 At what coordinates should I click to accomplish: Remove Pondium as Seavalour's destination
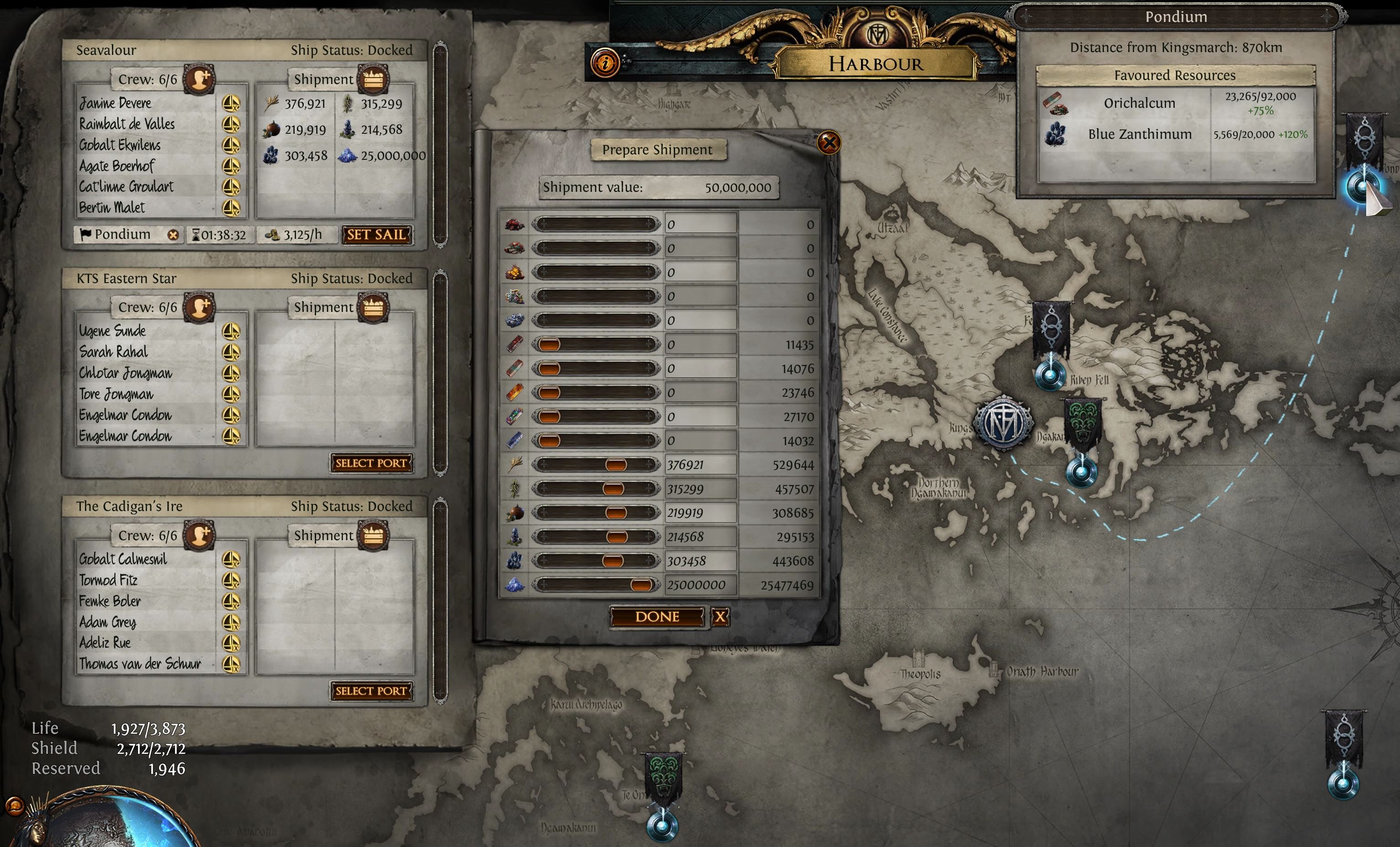pyautogui.click(x=173, y=235)
